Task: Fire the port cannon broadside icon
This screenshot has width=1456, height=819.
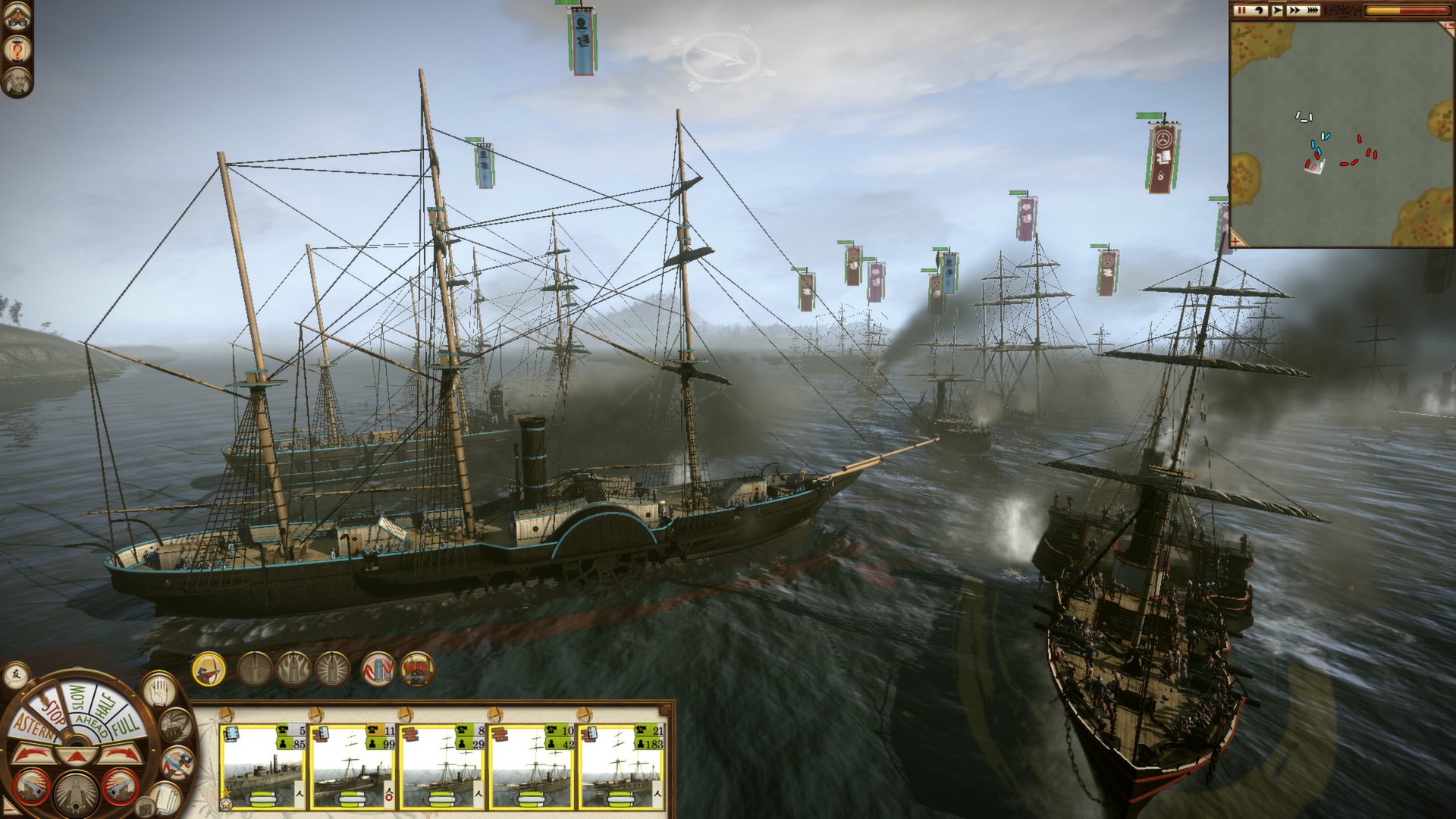Action: click(30, 788)
